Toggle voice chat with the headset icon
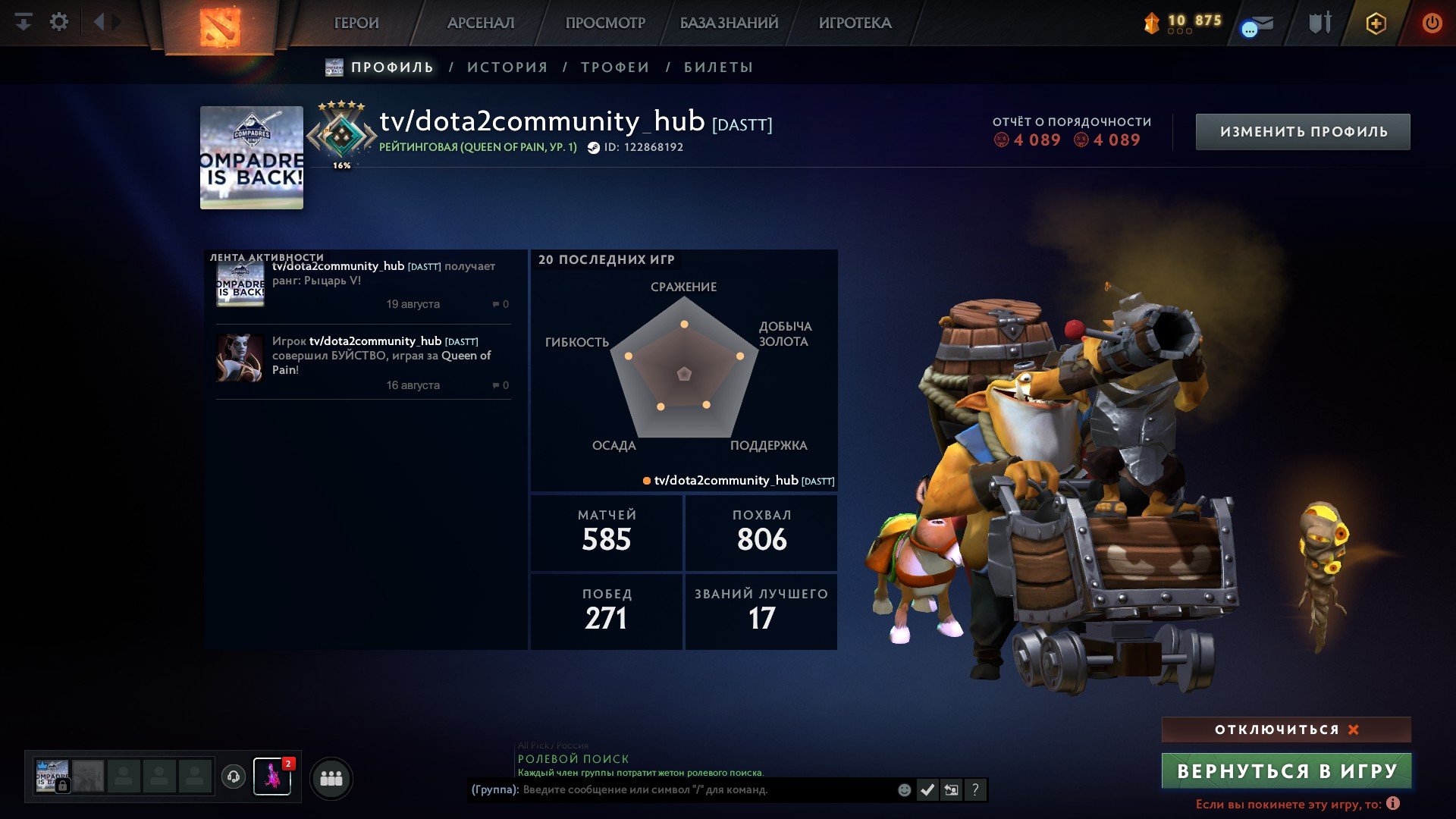 (x=234, y=778)
